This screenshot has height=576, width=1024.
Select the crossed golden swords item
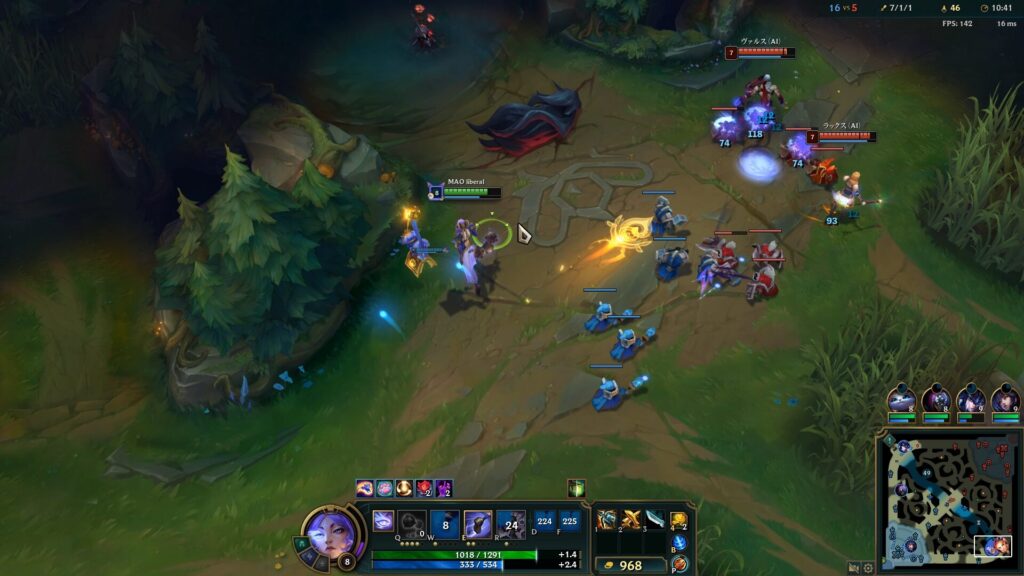click(631, 519)
